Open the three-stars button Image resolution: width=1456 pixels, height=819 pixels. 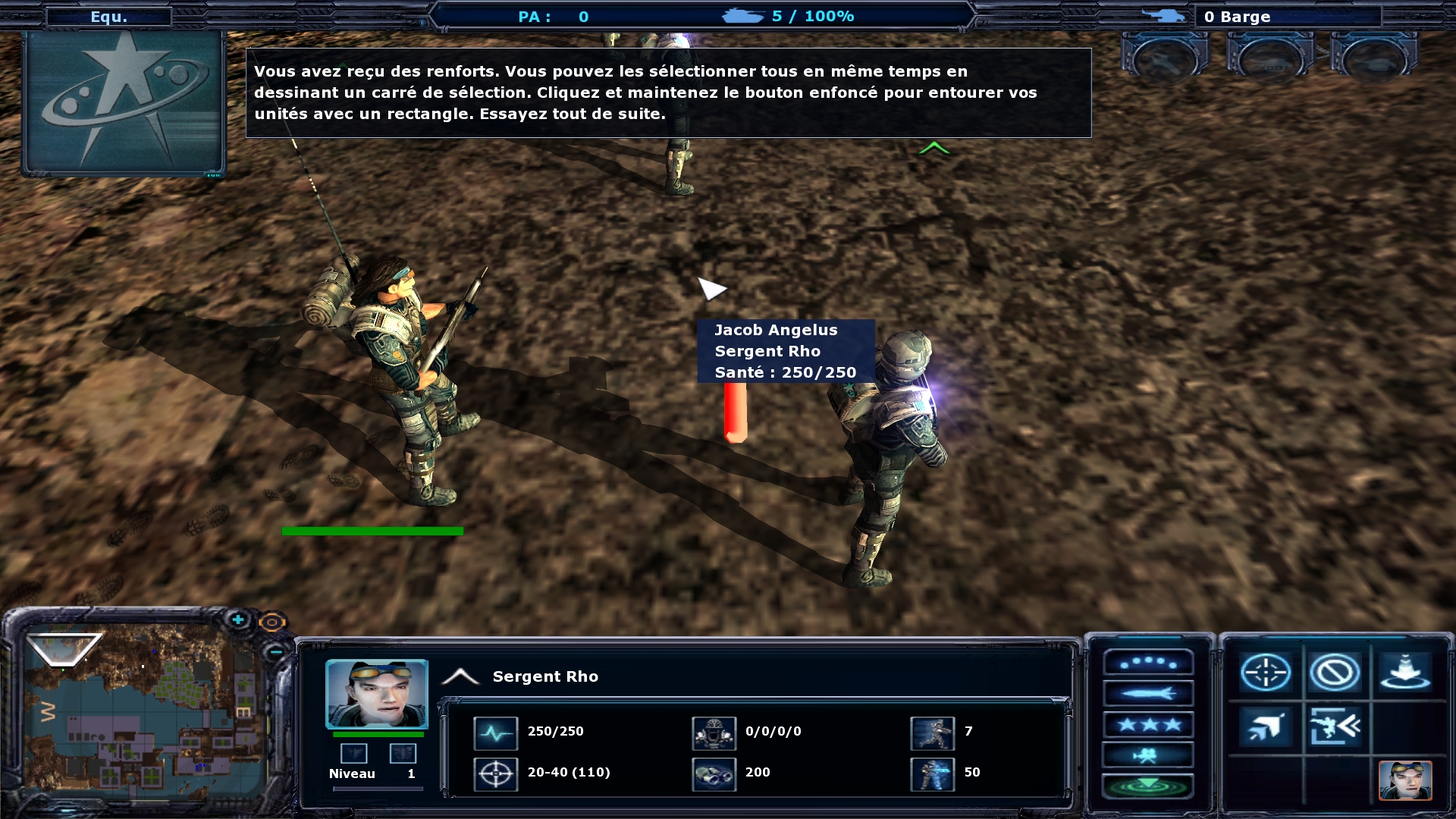click(x=1148, y=724)
